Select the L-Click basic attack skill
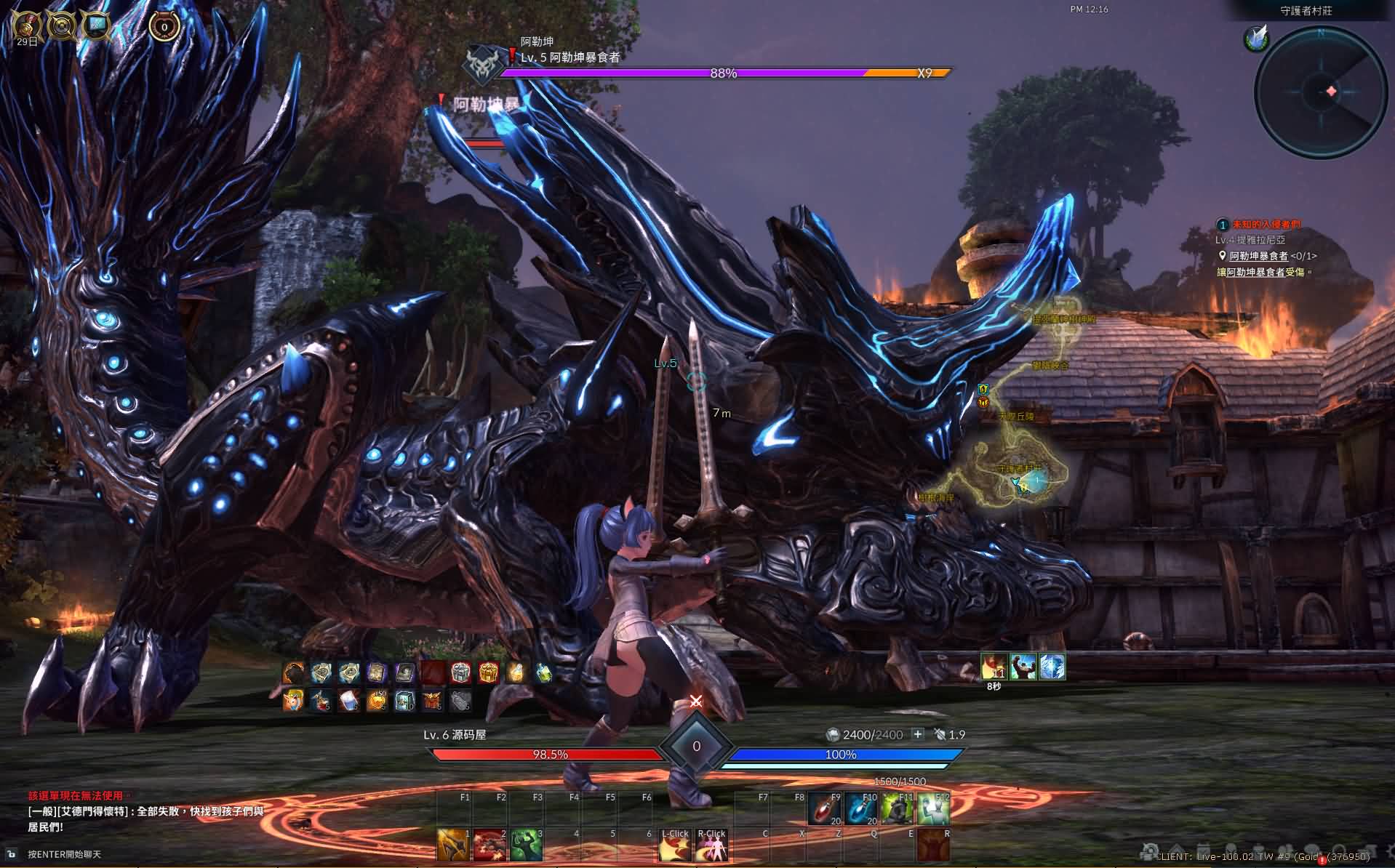 [x=674, y=845]
